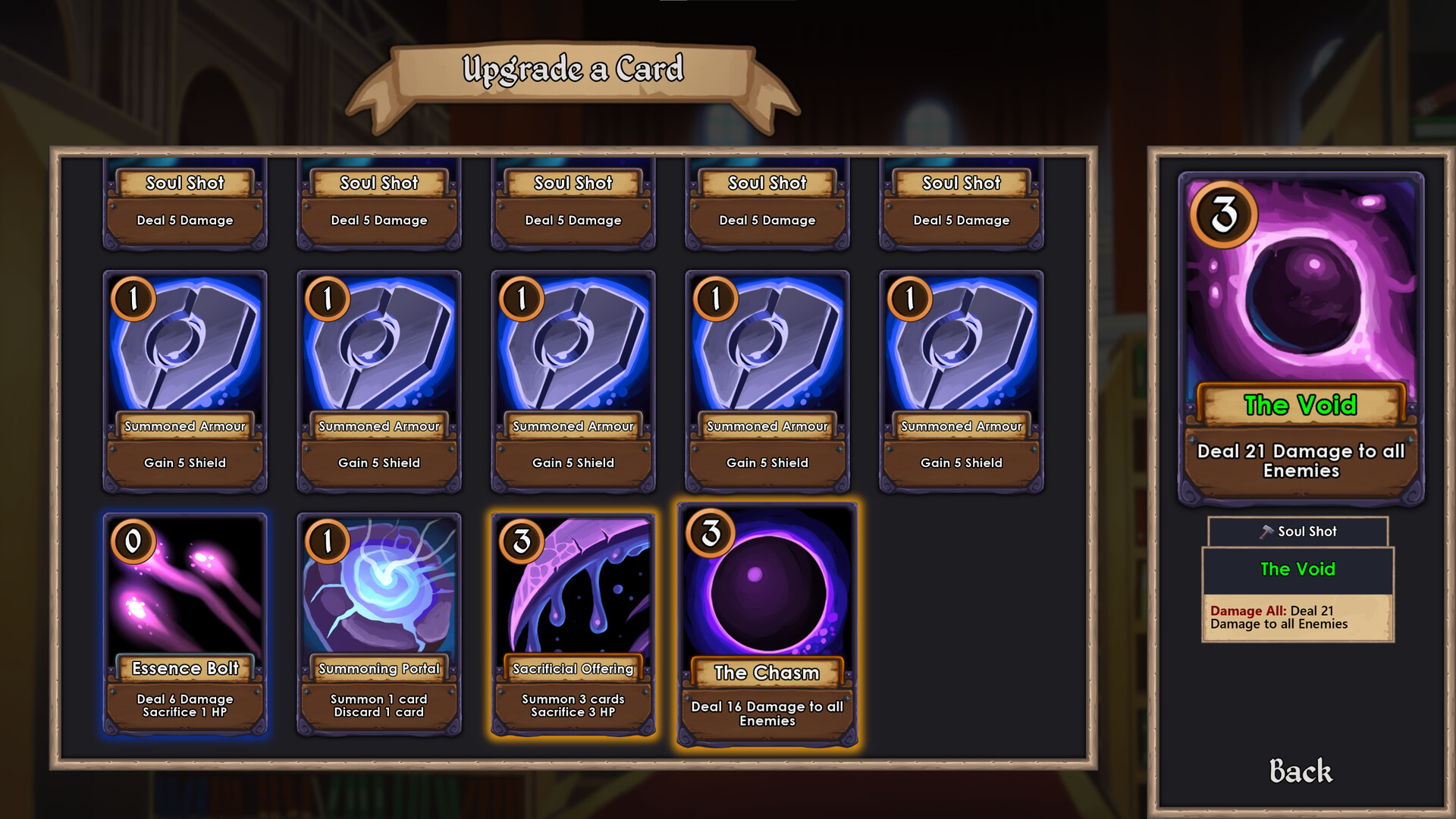The image size is (1456, 819).
Task: Open the first Soul Shot card
Action: click(184, 201)
